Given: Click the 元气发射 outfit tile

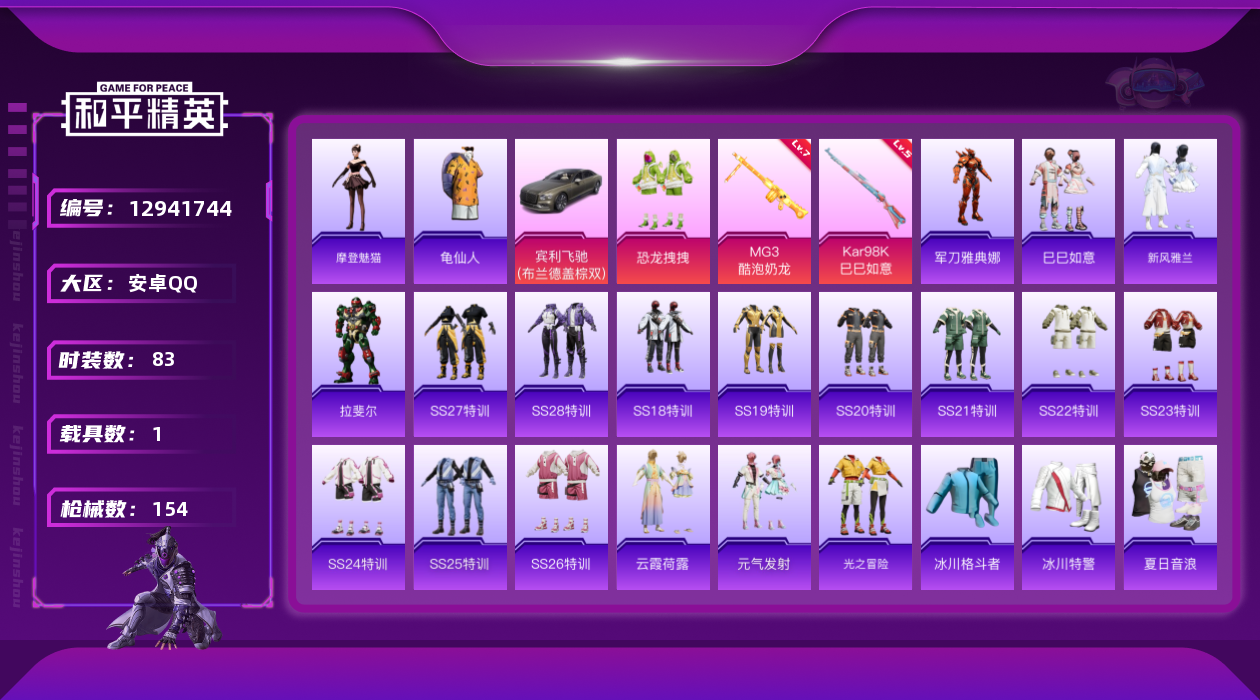Looking at the screenshot, I should [x=764, y=516].
